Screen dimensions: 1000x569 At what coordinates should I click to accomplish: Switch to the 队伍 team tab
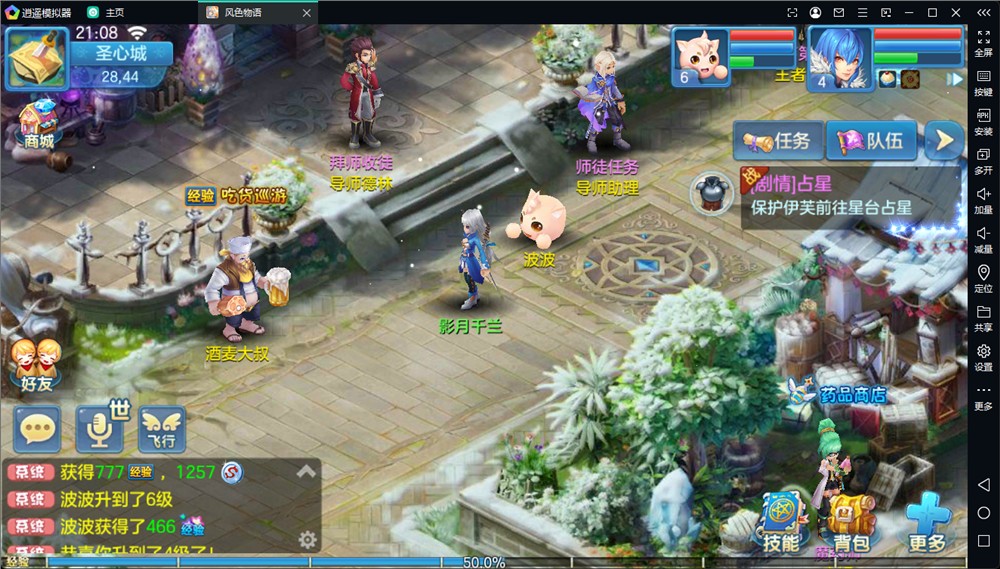(x=869, y=141)
